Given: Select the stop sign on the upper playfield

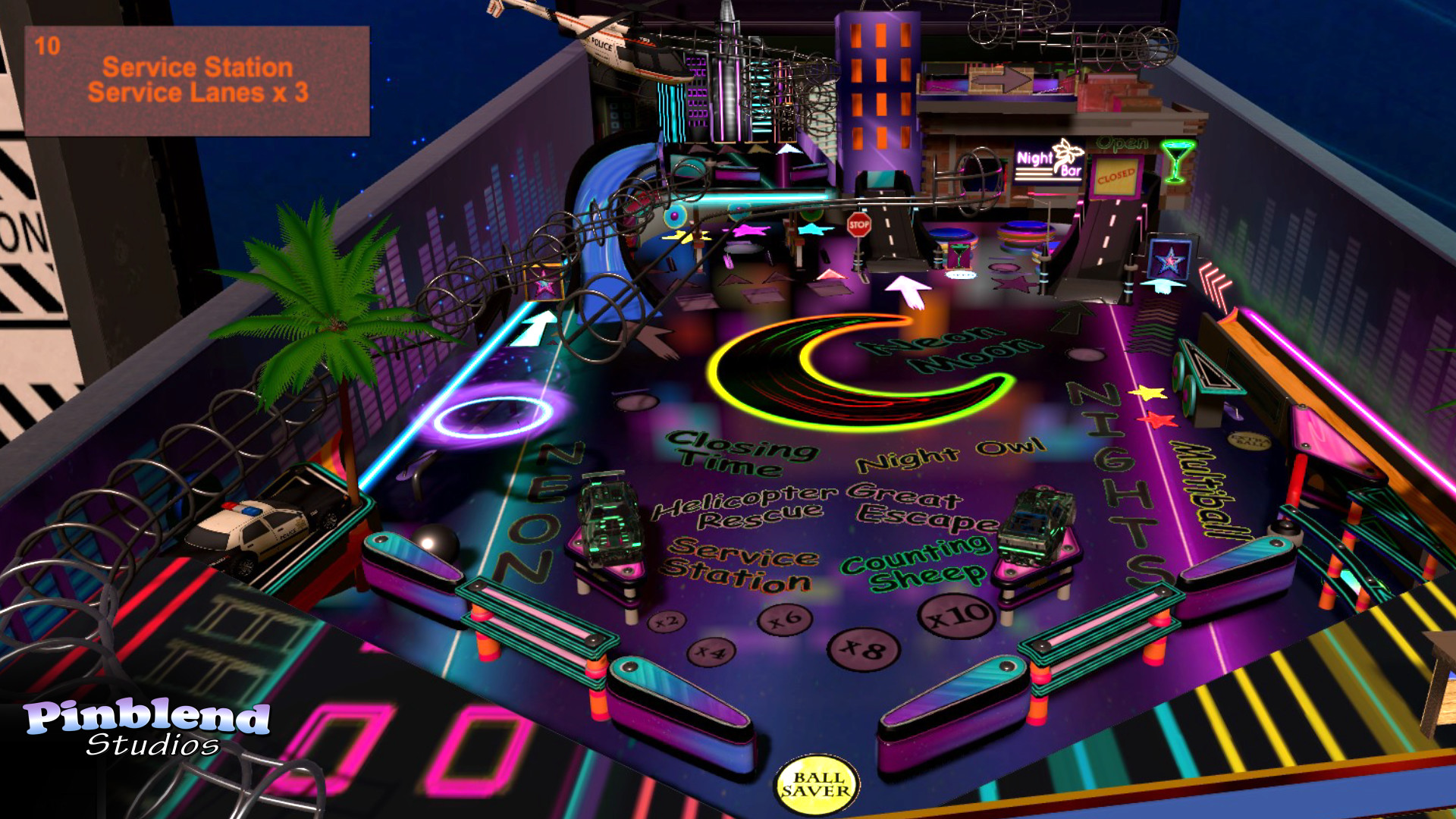Looking at the screenshot, I should pos(861,225).
